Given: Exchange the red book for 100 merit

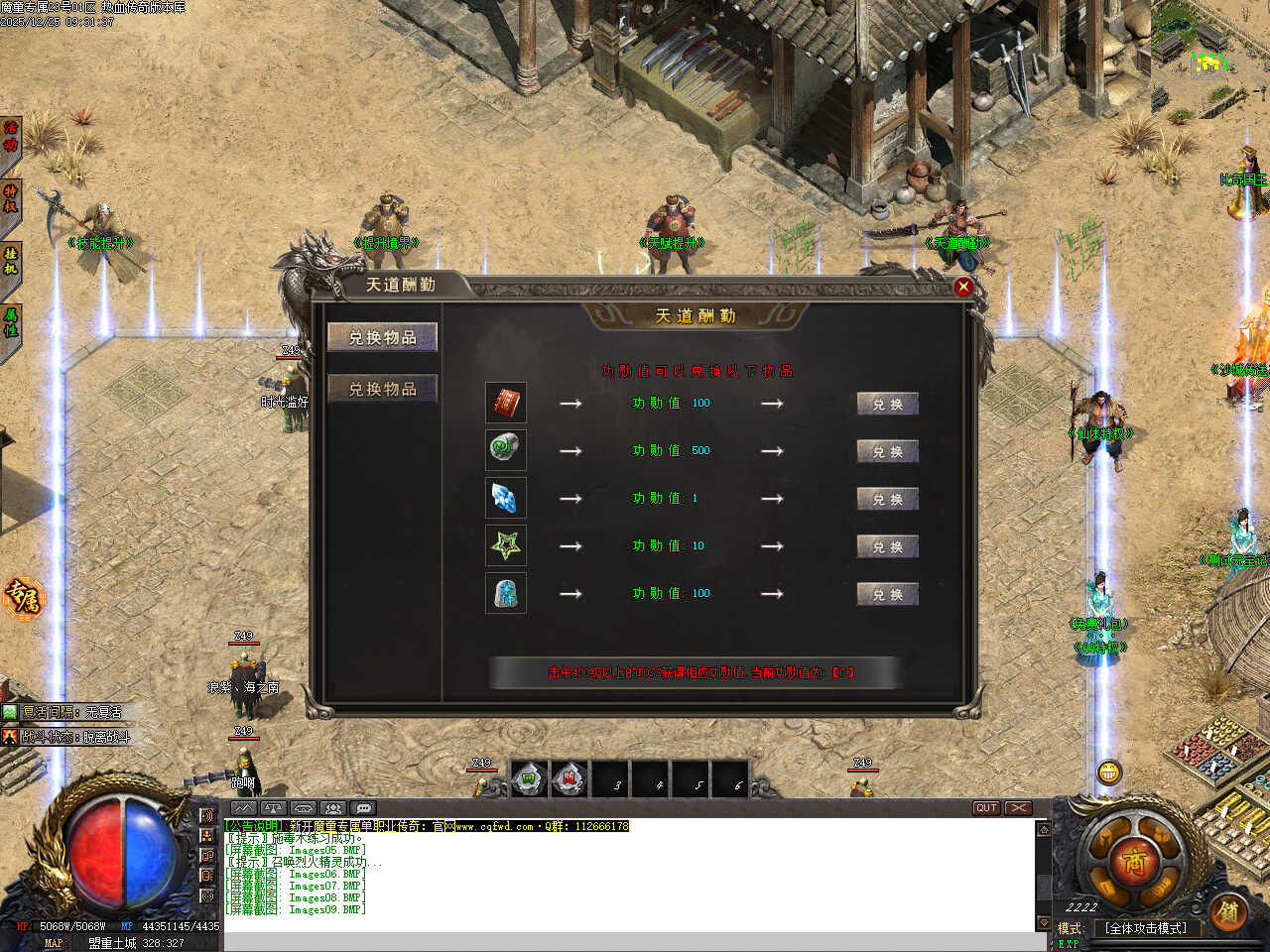Looking at the screenshot, I should [887, 404].
